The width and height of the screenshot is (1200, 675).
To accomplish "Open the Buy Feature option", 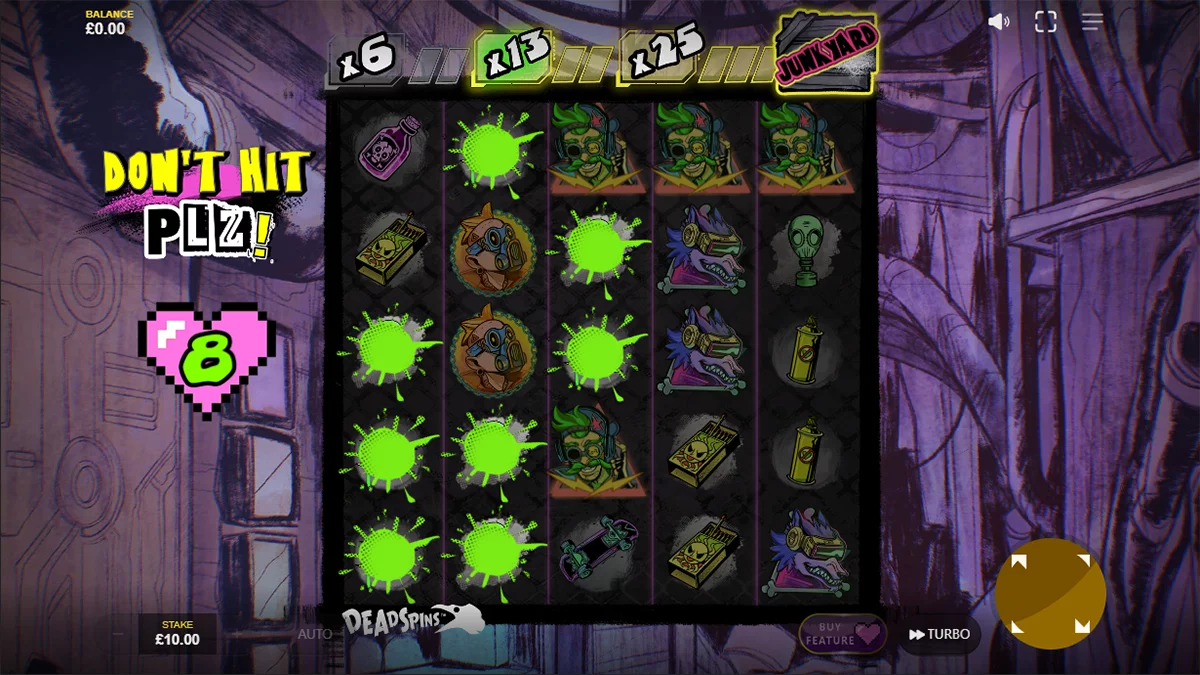I will coord(842,634).
